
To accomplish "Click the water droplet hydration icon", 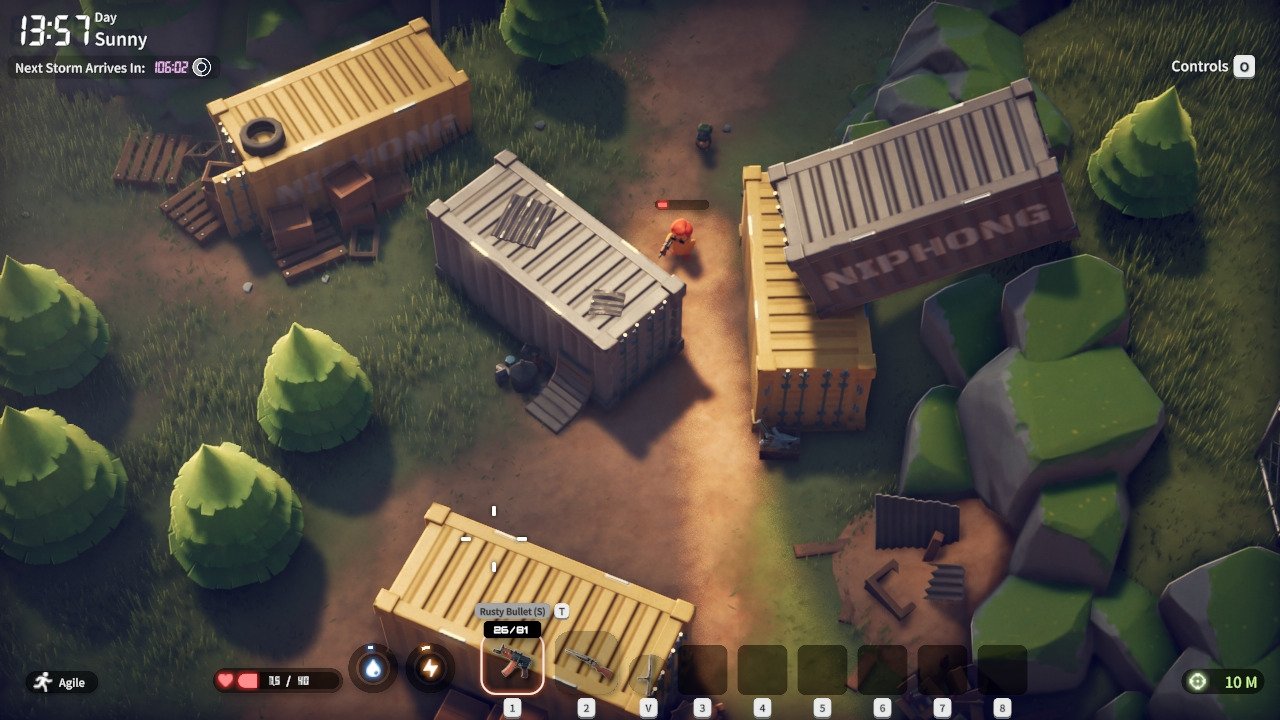I will coord(373,670).
